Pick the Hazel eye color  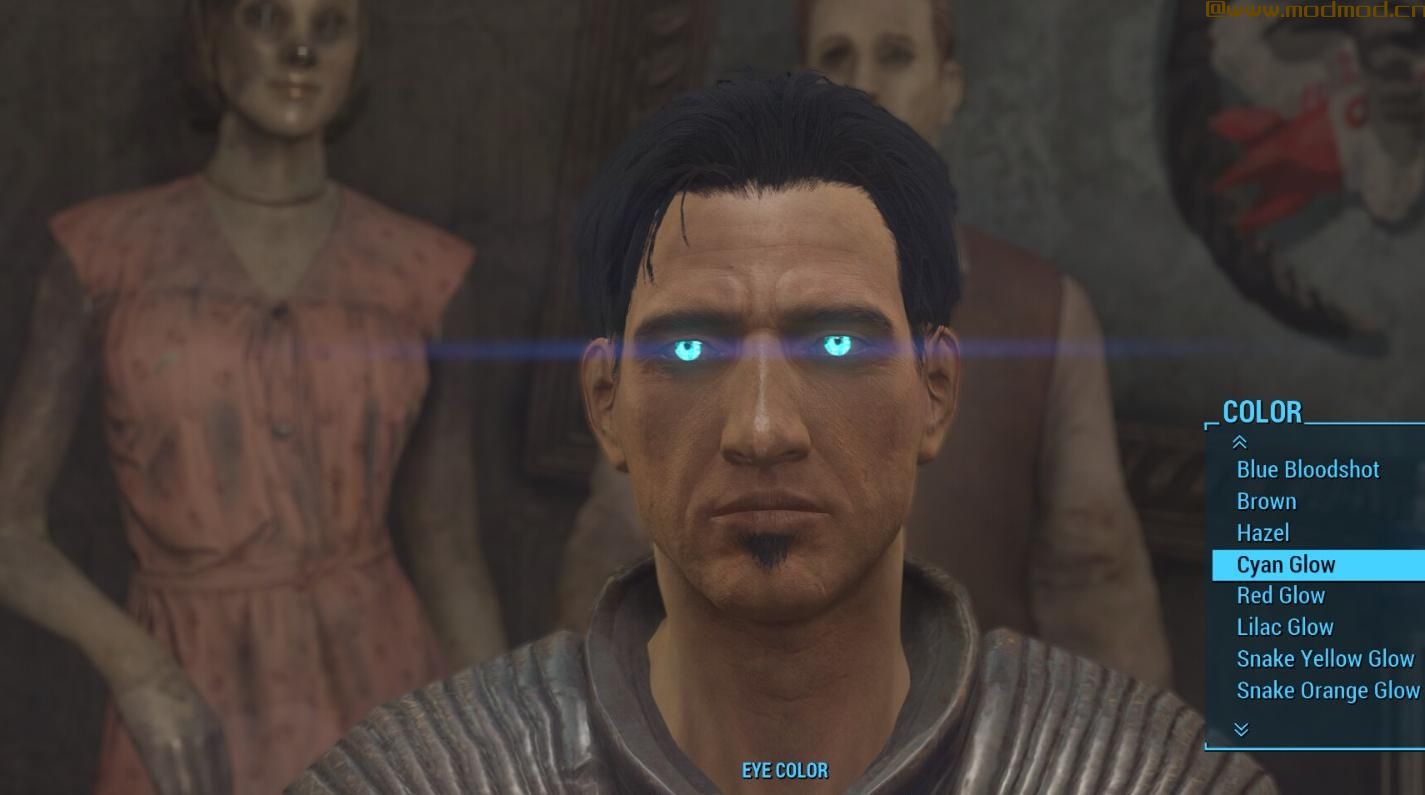pos(1262,533)
